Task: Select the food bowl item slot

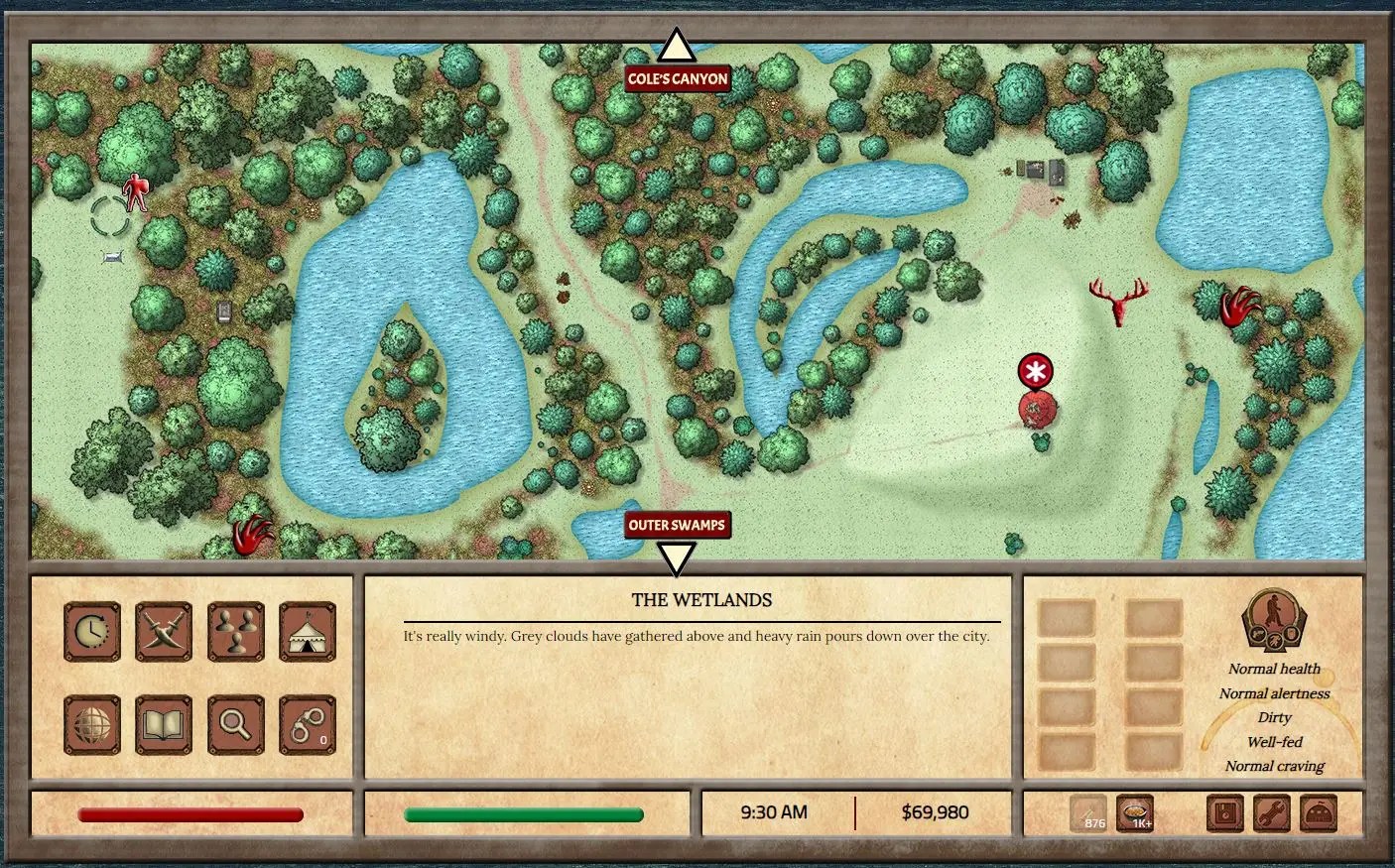Action: click(1134, 813)
